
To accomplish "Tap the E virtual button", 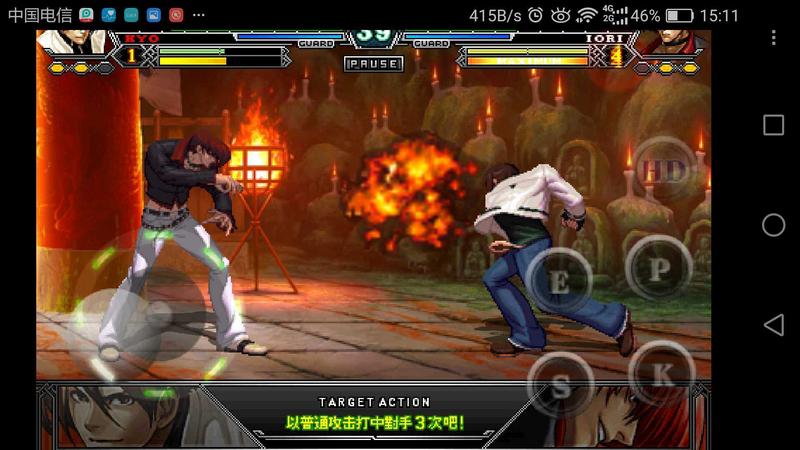I will pyautogui.click(x=560, y=281).
